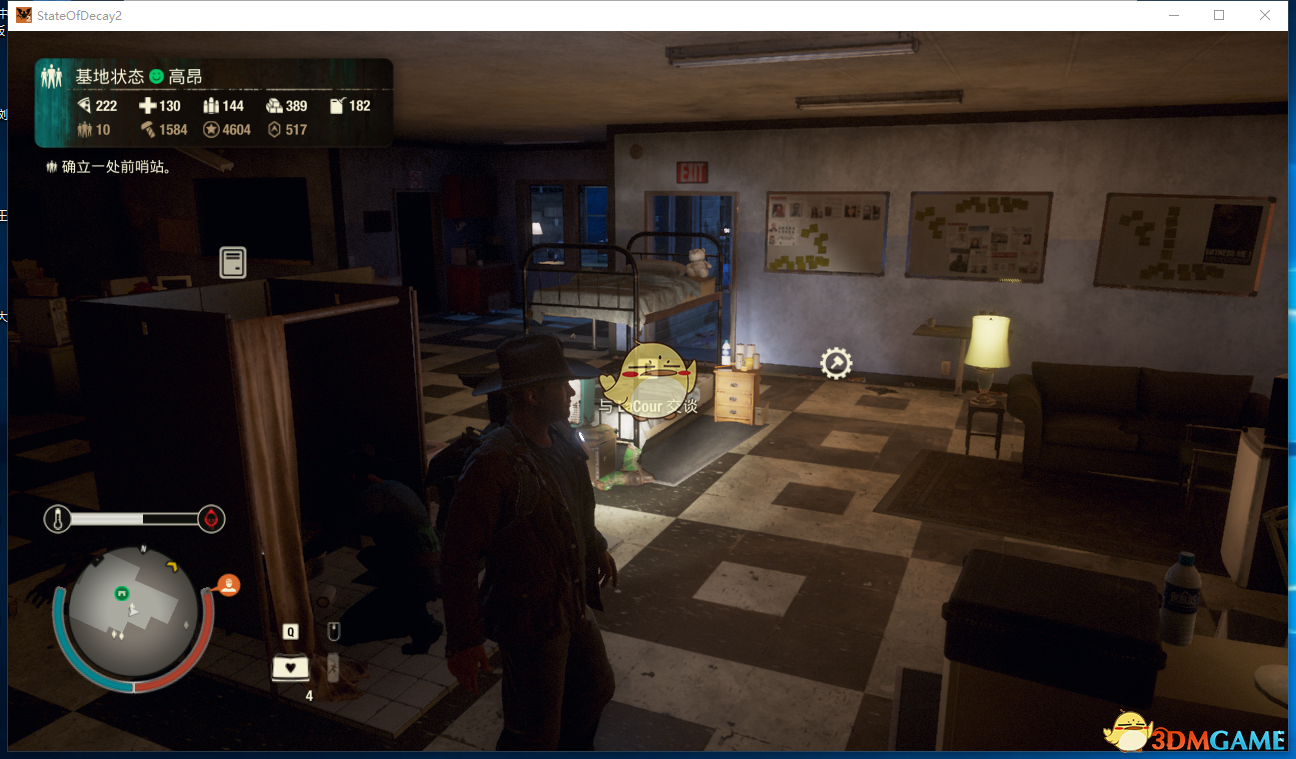Maximize the StateOfDecay2 window
This screenshot has width=1296, height=759.
(x=1219, y=15)
